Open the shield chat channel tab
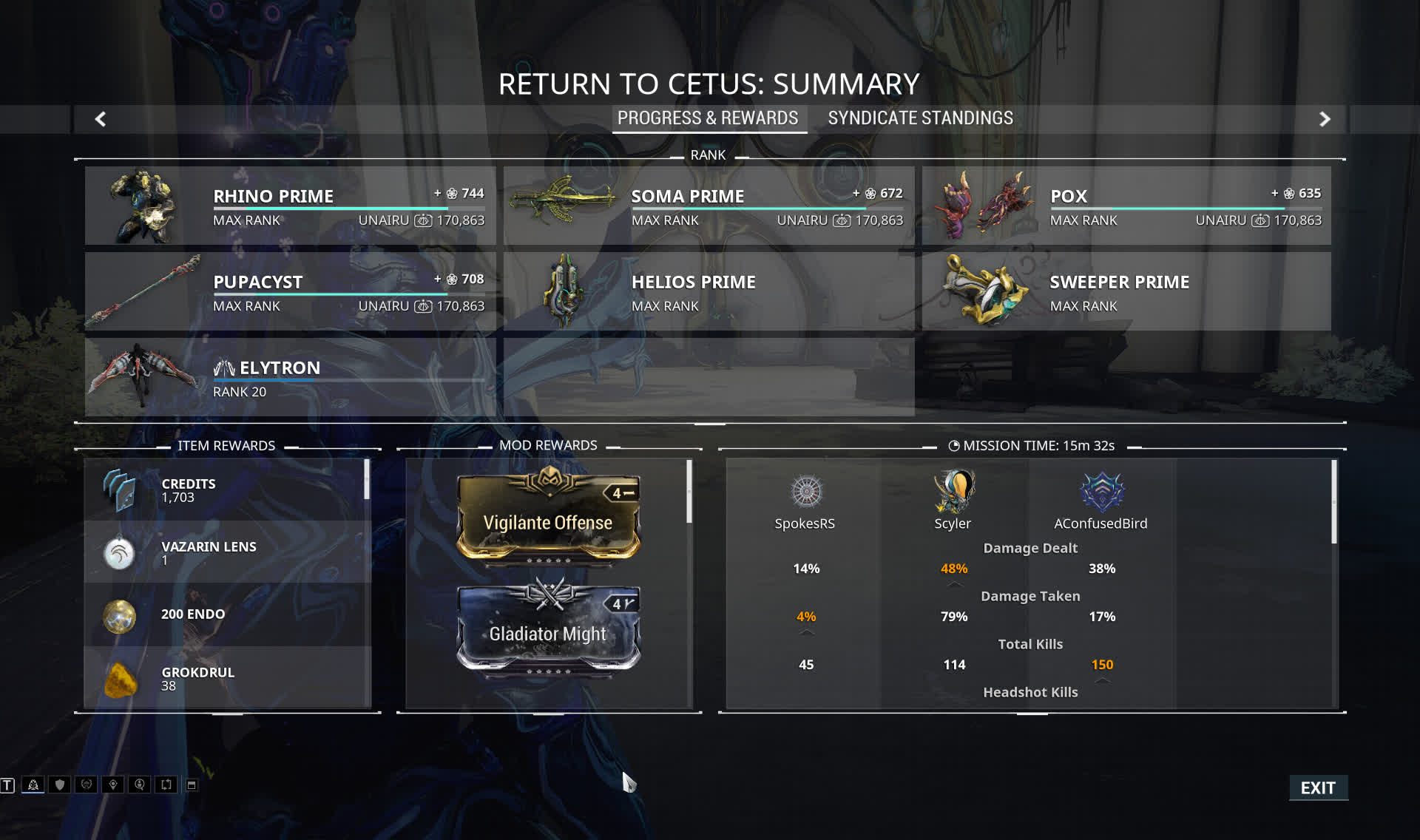 tap(60, 785)
